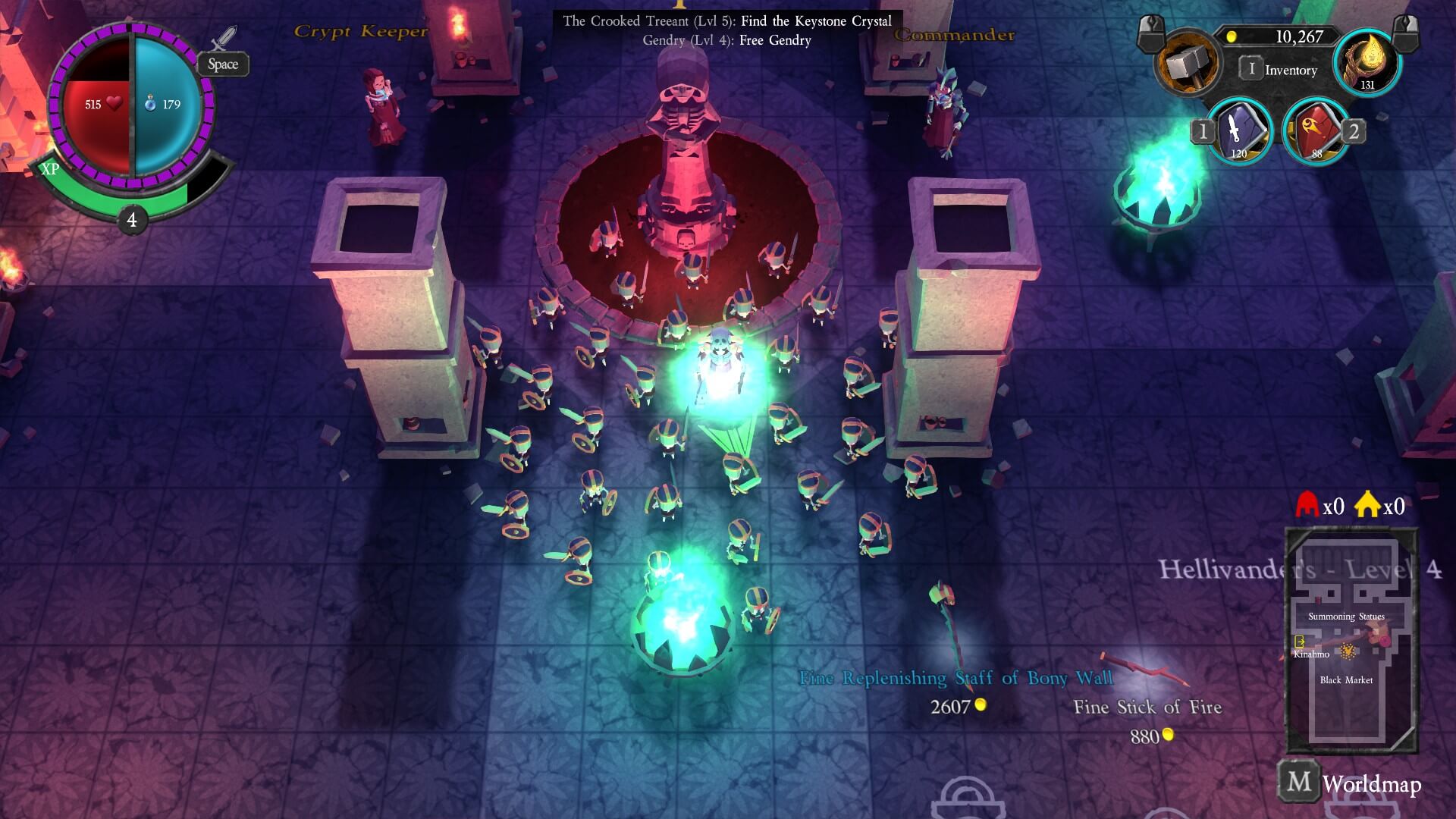Viewport: 1456px width, 819px height.
Task: Select the Crooked Treeant quest objective
Action: 726,21
